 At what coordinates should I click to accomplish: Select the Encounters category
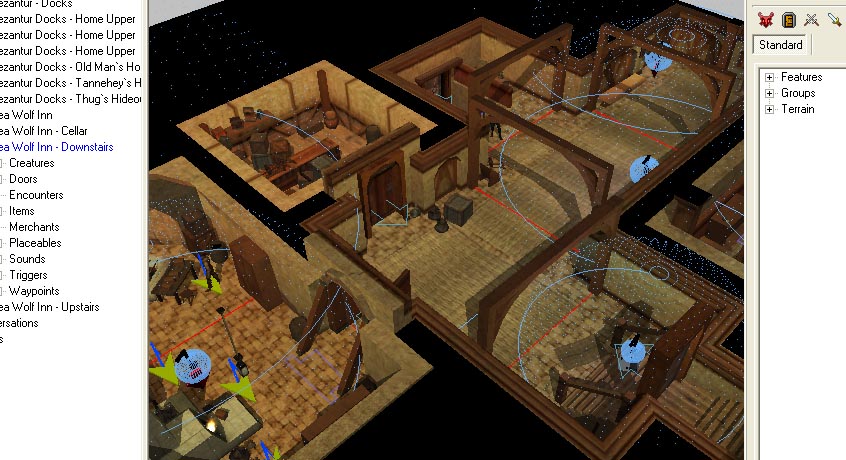[36, 195]
